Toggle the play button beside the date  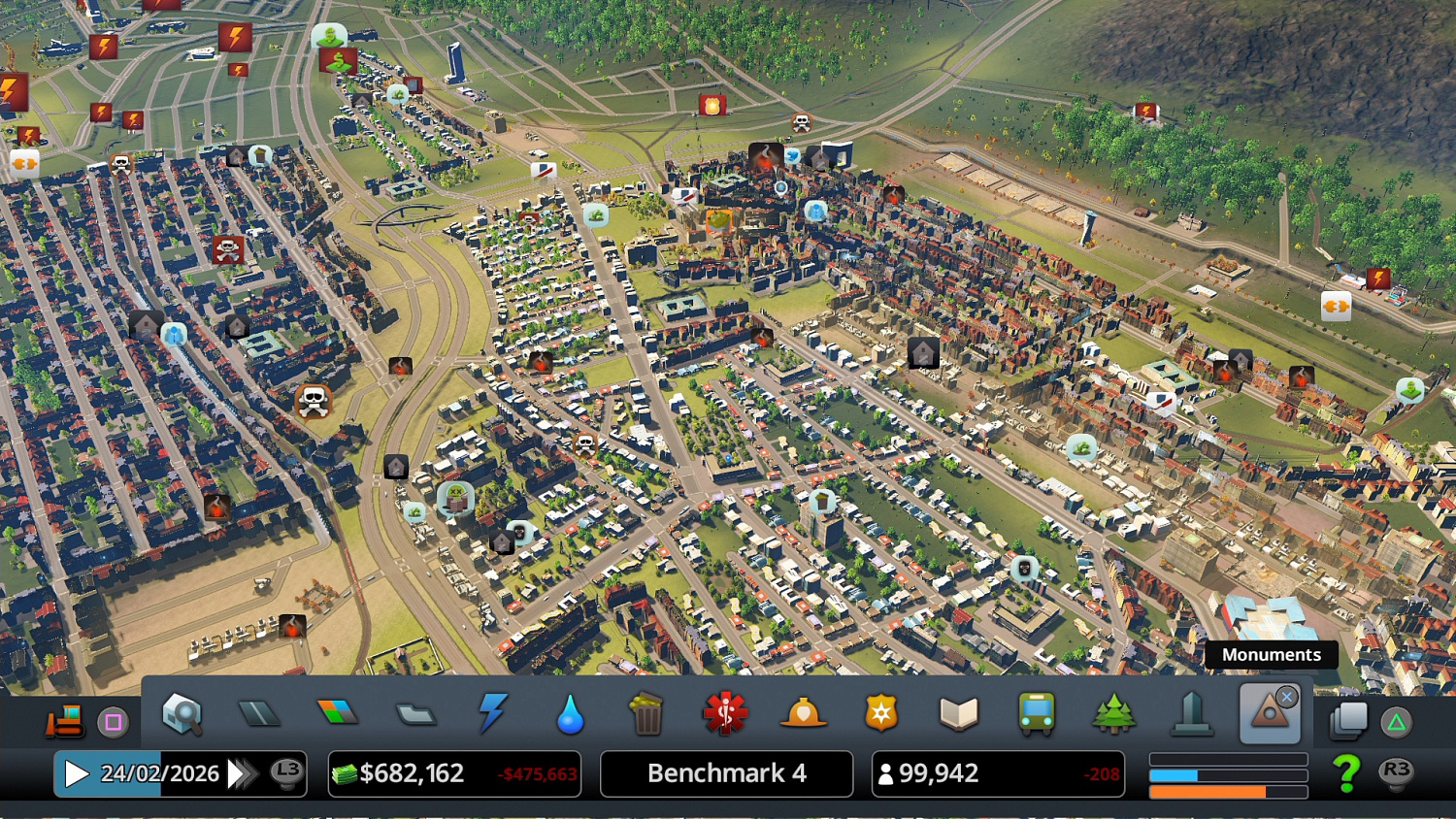coord(76,773)
